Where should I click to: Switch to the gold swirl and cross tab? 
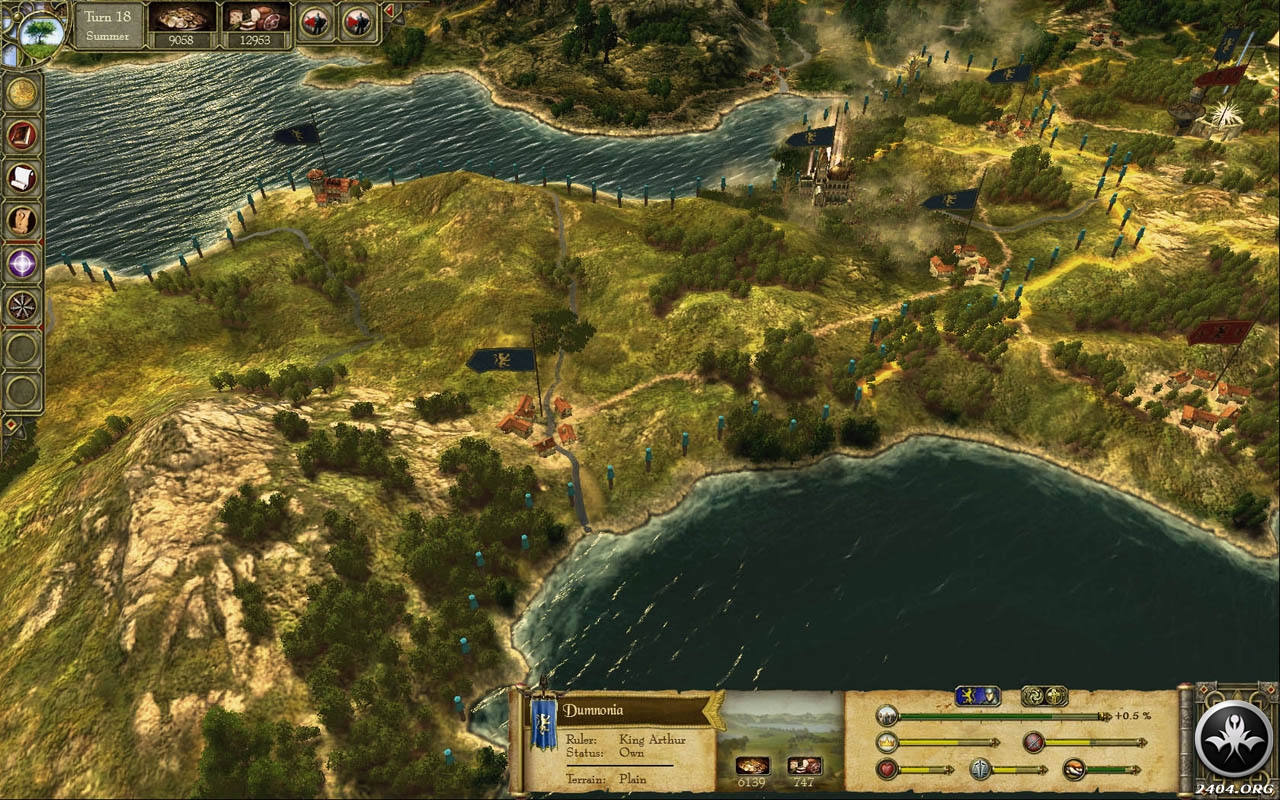[x=1043, y=696]
